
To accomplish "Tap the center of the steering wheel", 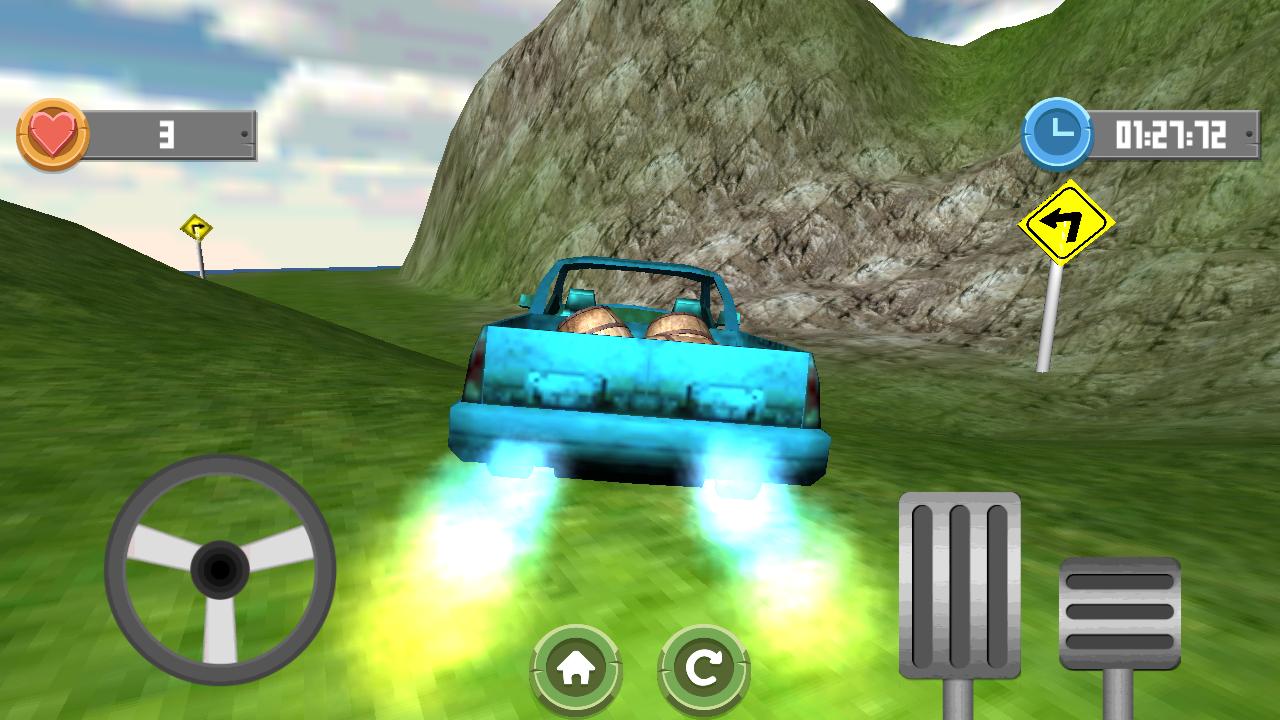I will point(219,570).
